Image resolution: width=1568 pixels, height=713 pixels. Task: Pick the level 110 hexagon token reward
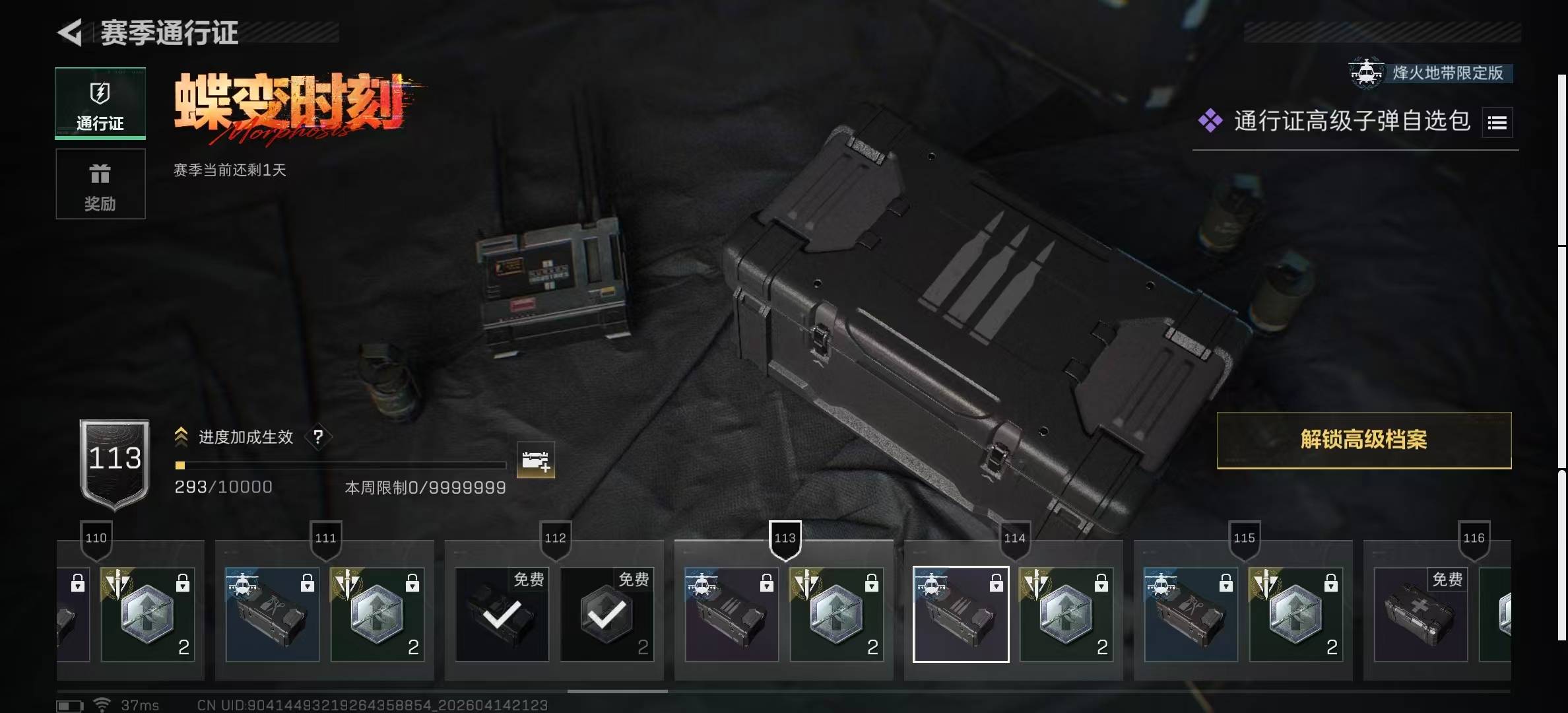147,614
